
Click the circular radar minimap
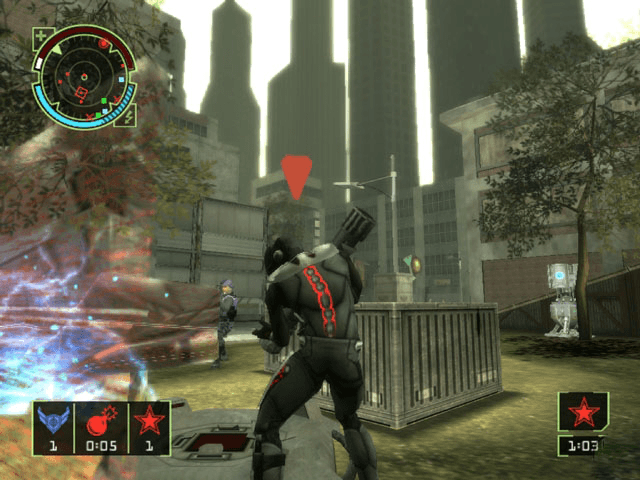tap(85, 78)
